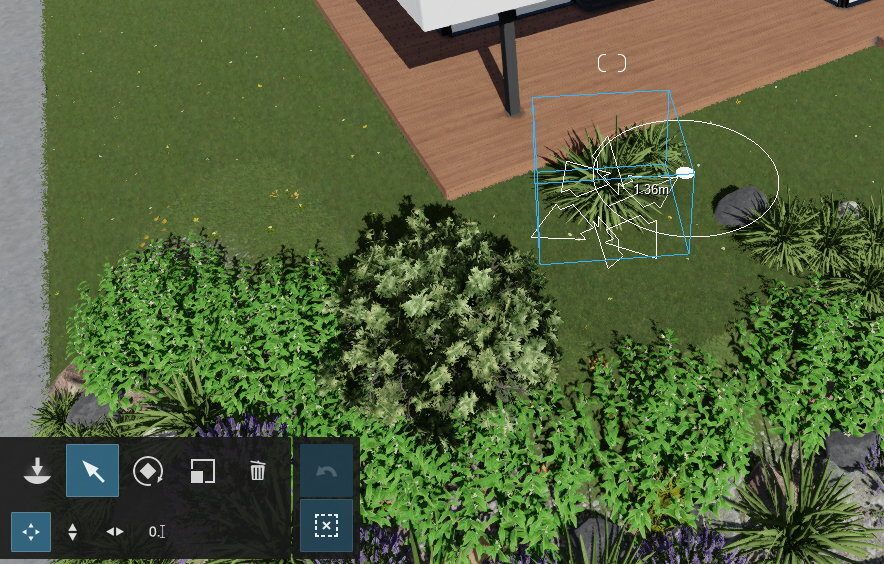
Task: Delete the selection with the trash can
Action: 258,471
